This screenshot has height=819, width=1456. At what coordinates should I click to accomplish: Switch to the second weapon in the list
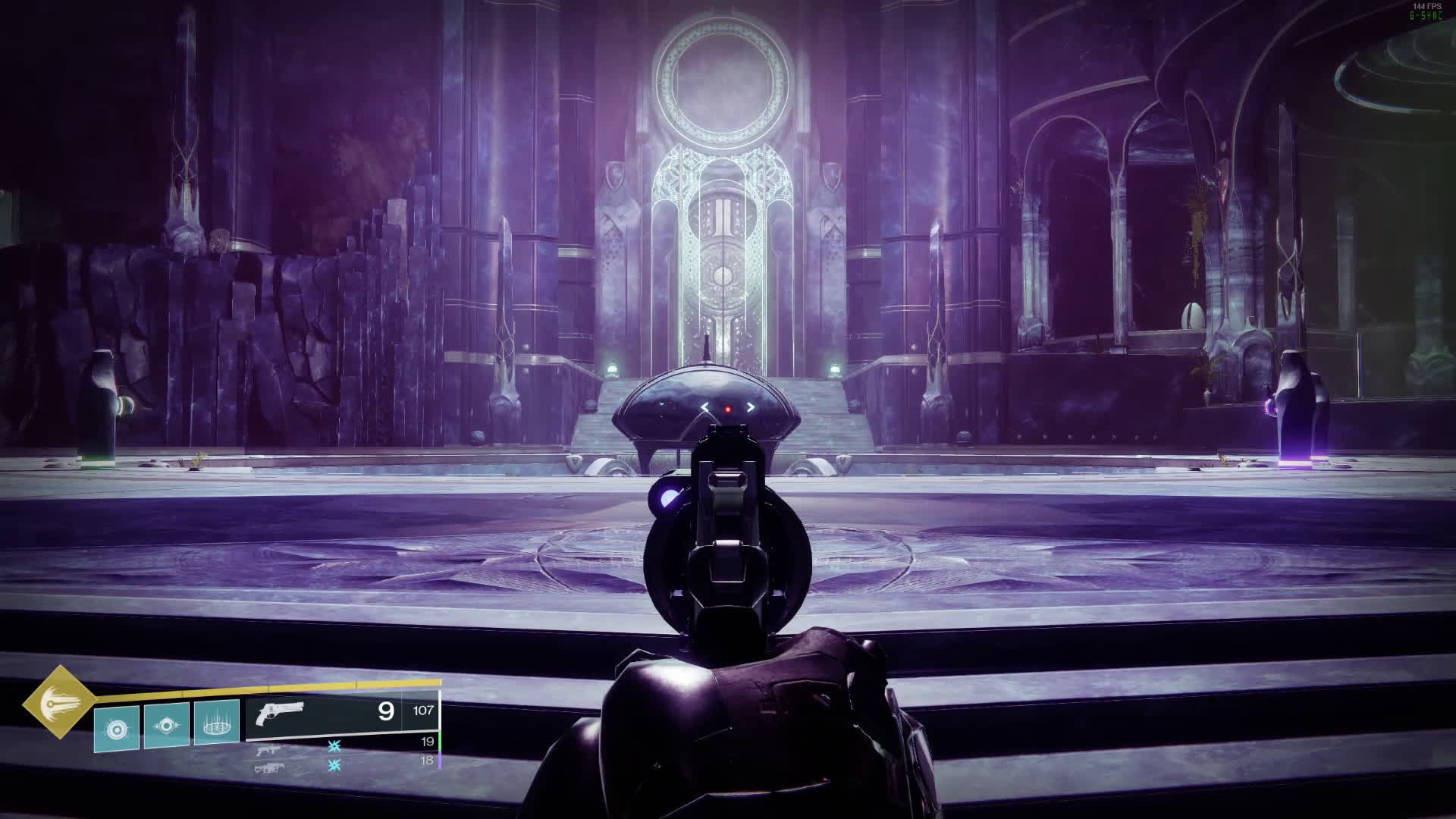coord(269,749)
